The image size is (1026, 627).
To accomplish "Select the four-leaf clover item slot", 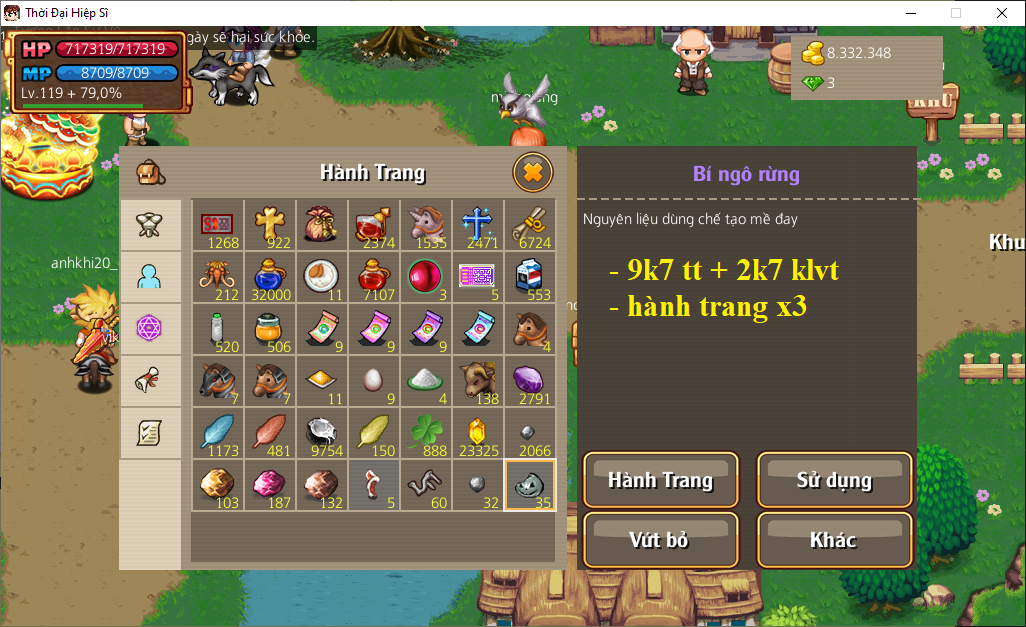I will tap(426, 433).
